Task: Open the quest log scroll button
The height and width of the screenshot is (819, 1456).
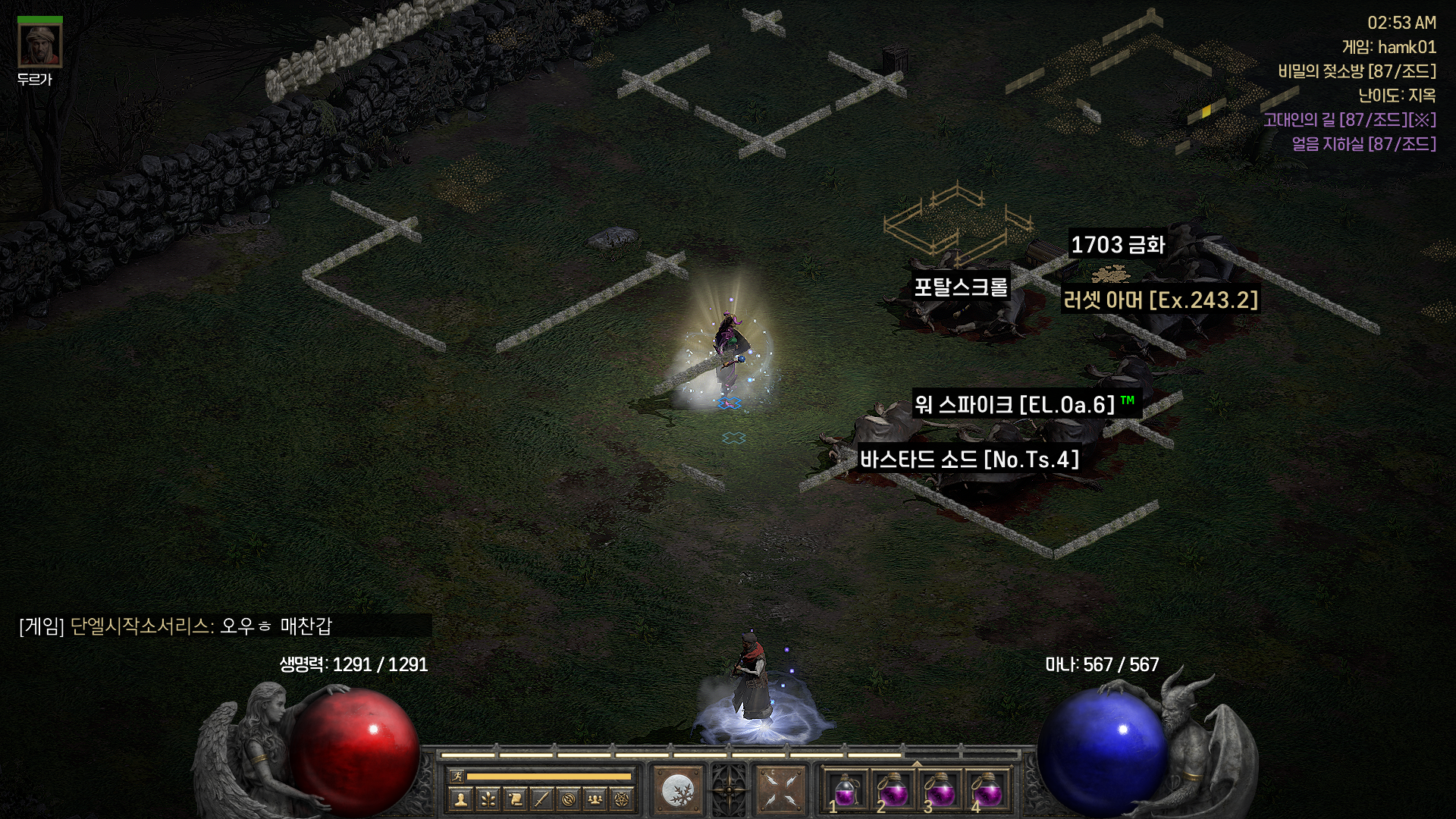Action: (x=515, y=799)
